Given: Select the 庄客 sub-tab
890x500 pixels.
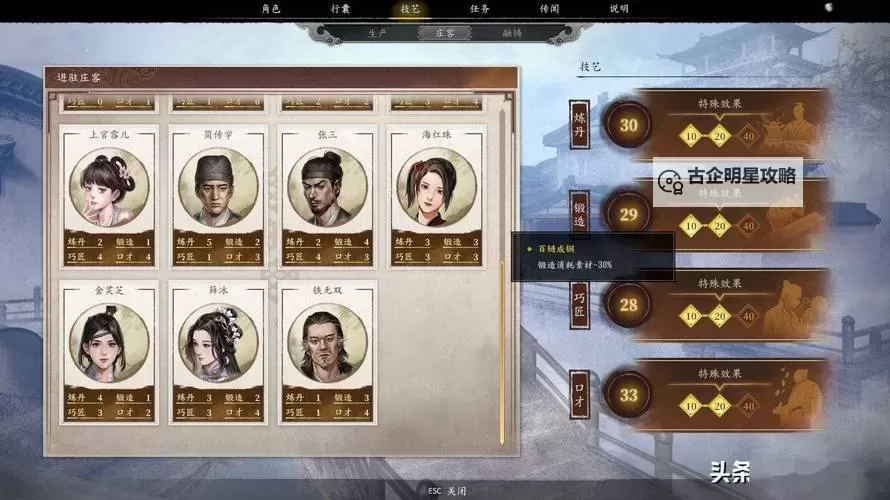Looking at the screenshot, I should 445,33.
